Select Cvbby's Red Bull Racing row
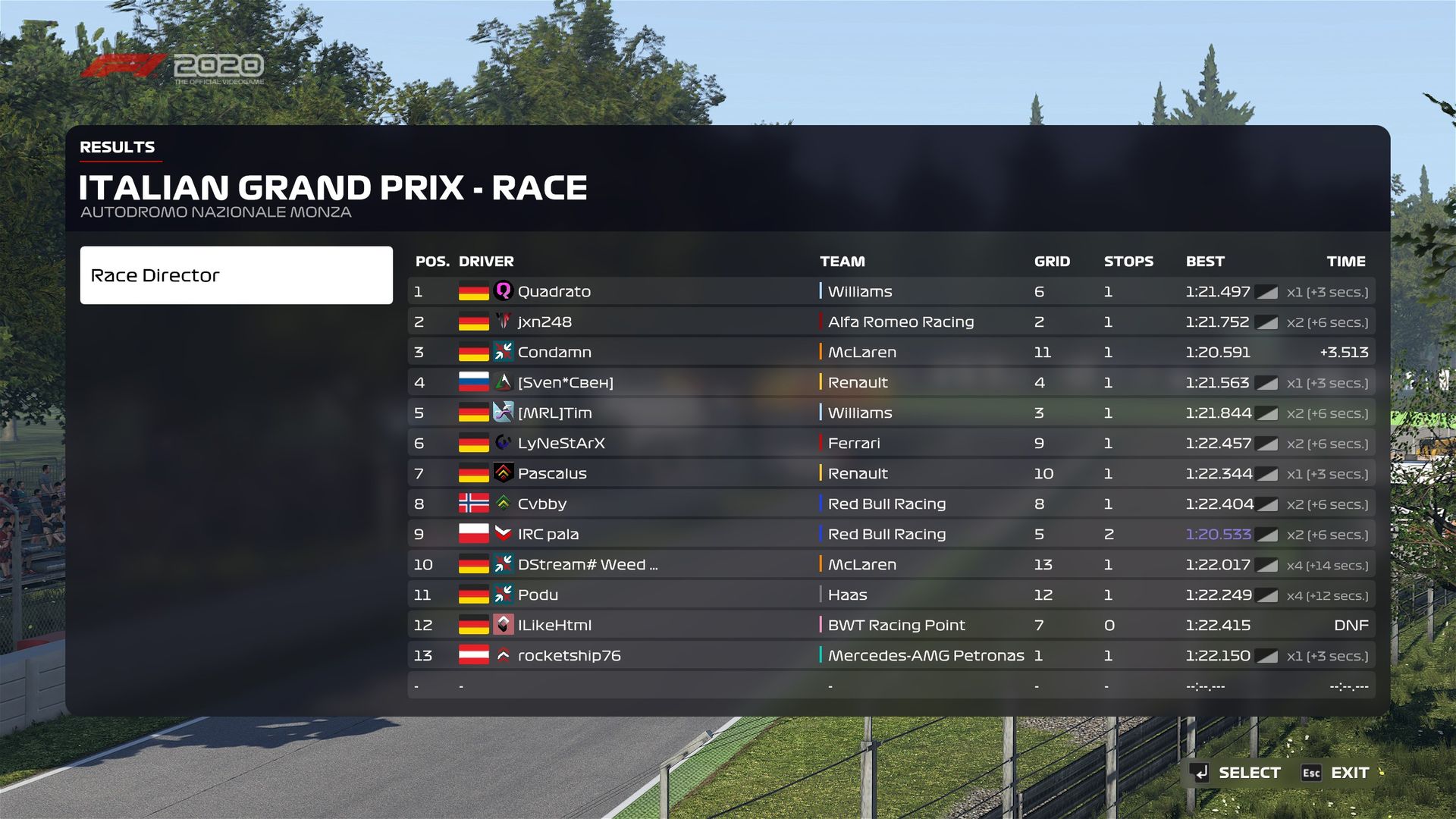Screen dimensions: 1456x819 click(891, 504)
